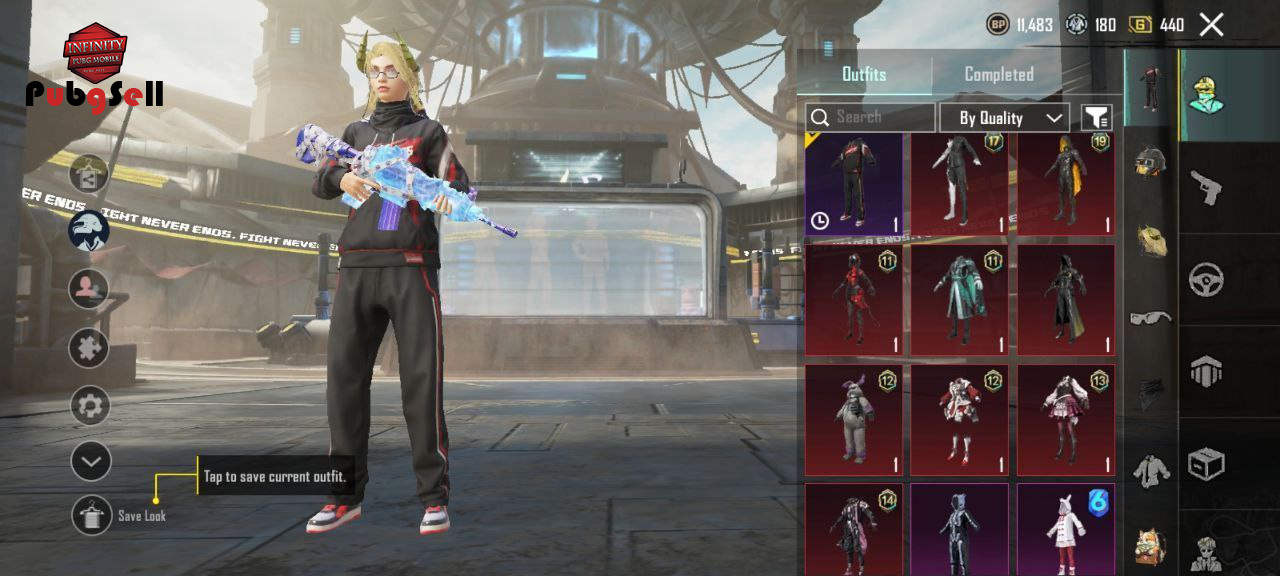This screenshot has height=576, width=1280.
Task: Select the black and red tracksuit outfit
Action: coord(854,183)
